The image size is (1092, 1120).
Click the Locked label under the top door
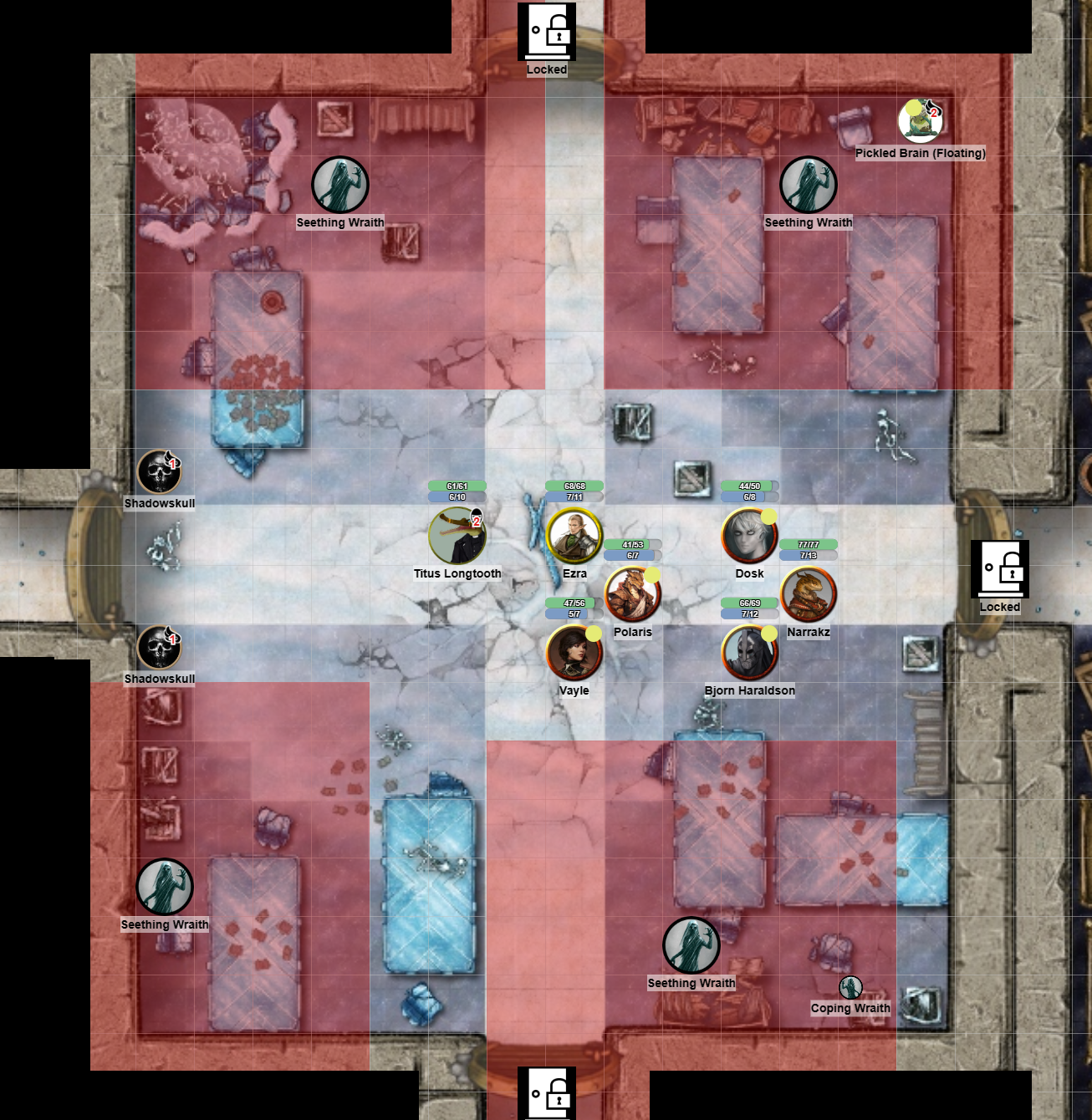point(546,71)
